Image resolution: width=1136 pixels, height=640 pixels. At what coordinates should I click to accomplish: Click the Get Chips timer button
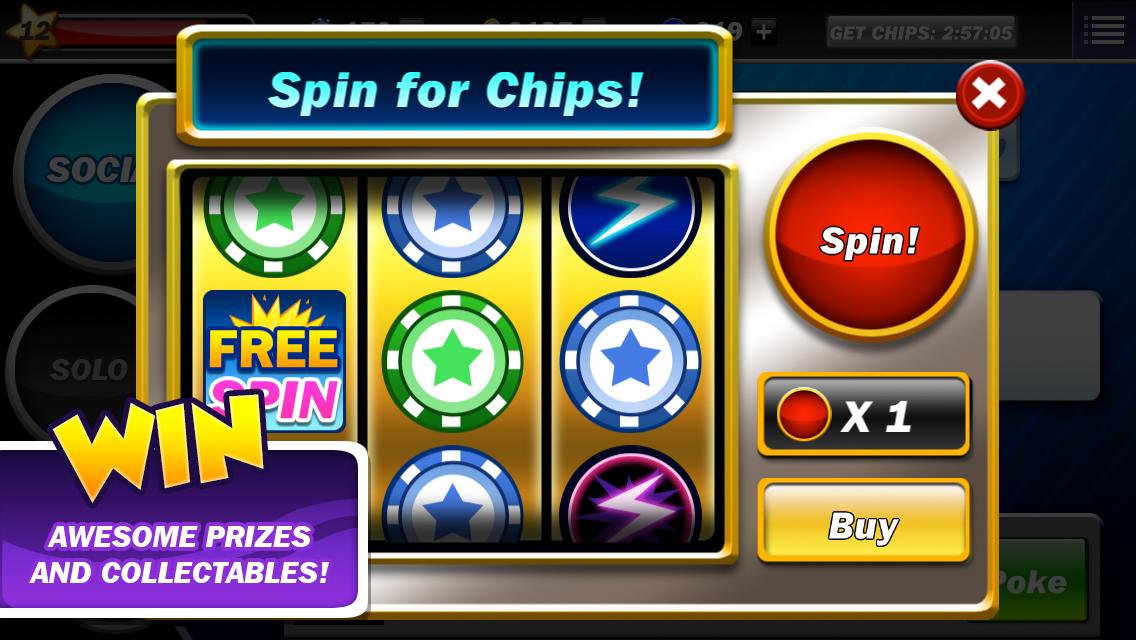[921, 33]
